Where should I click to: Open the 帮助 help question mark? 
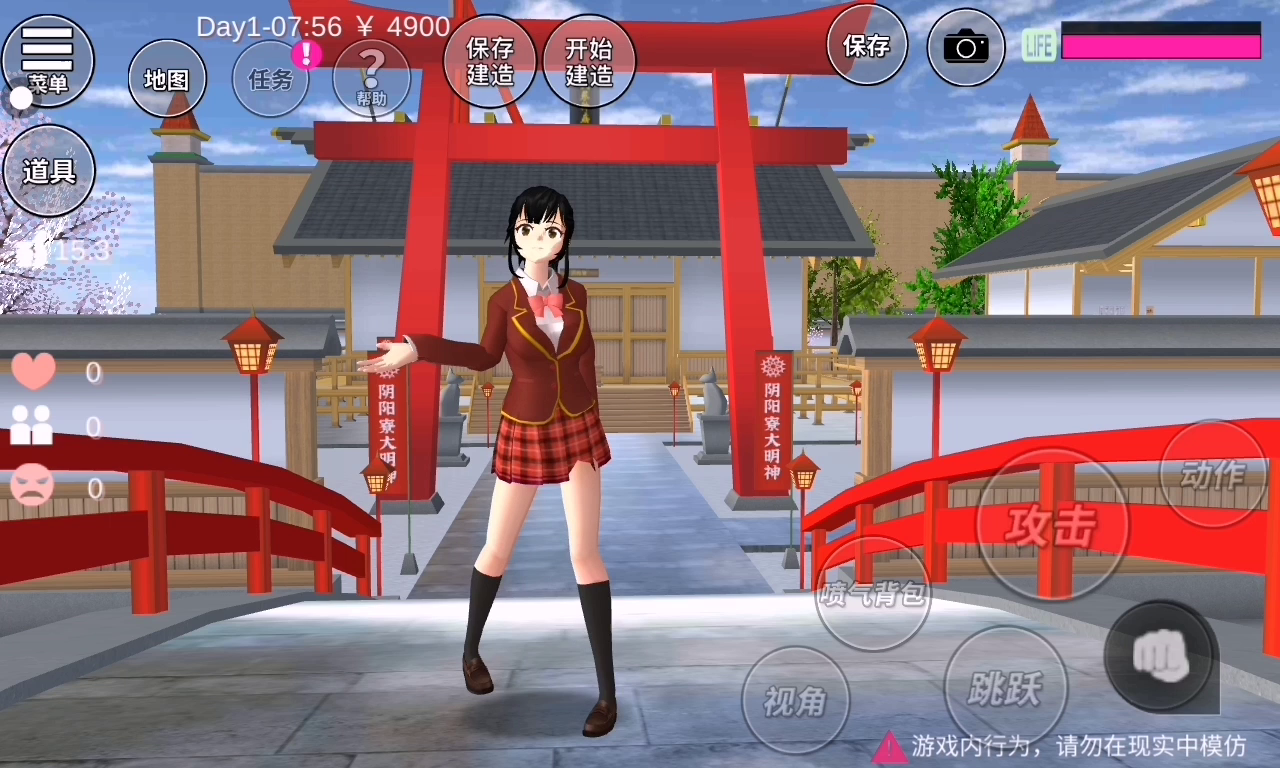(371, 79)
